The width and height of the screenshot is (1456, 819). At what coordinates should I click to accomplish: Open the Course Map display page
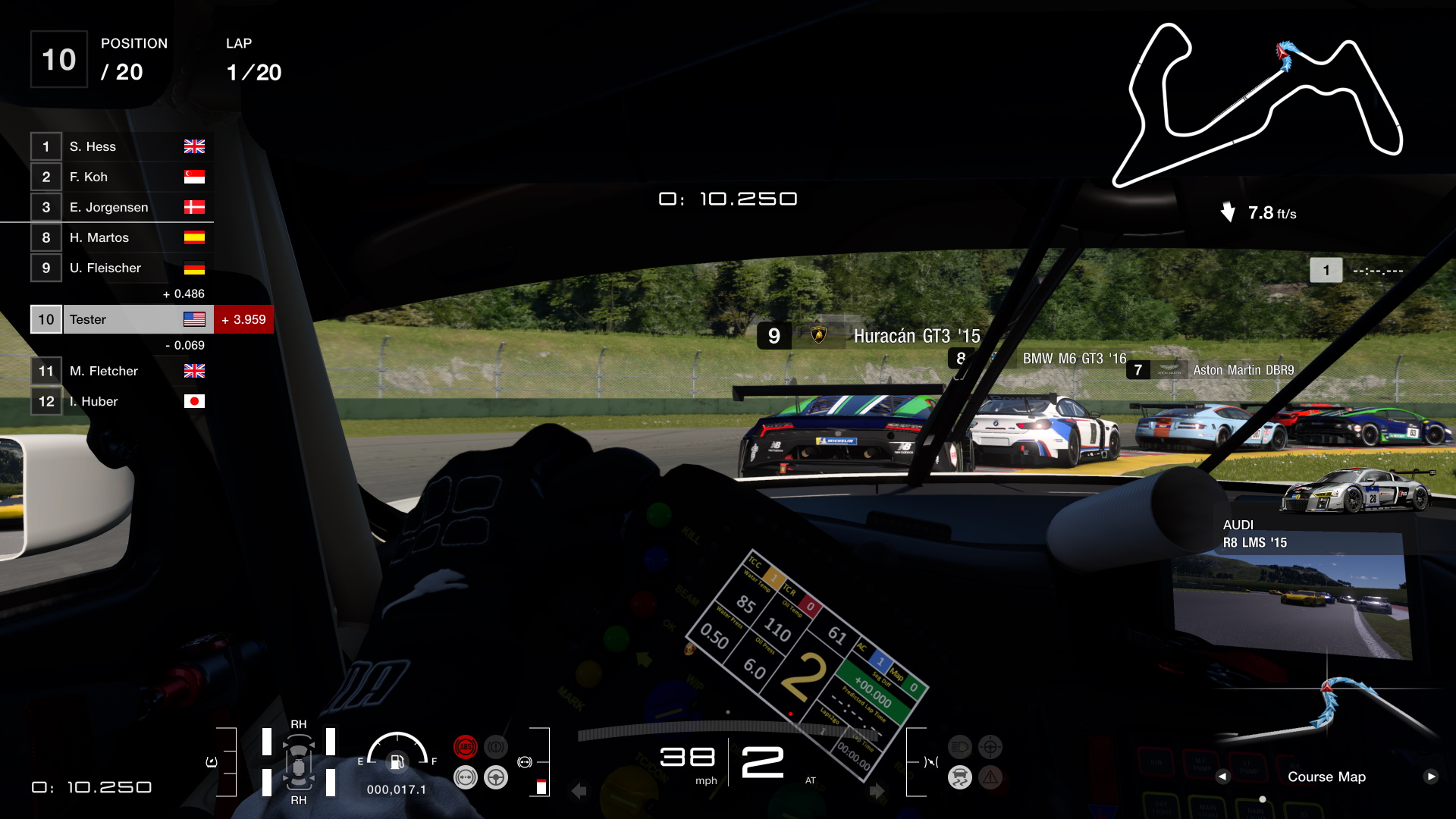[1327, 777]
